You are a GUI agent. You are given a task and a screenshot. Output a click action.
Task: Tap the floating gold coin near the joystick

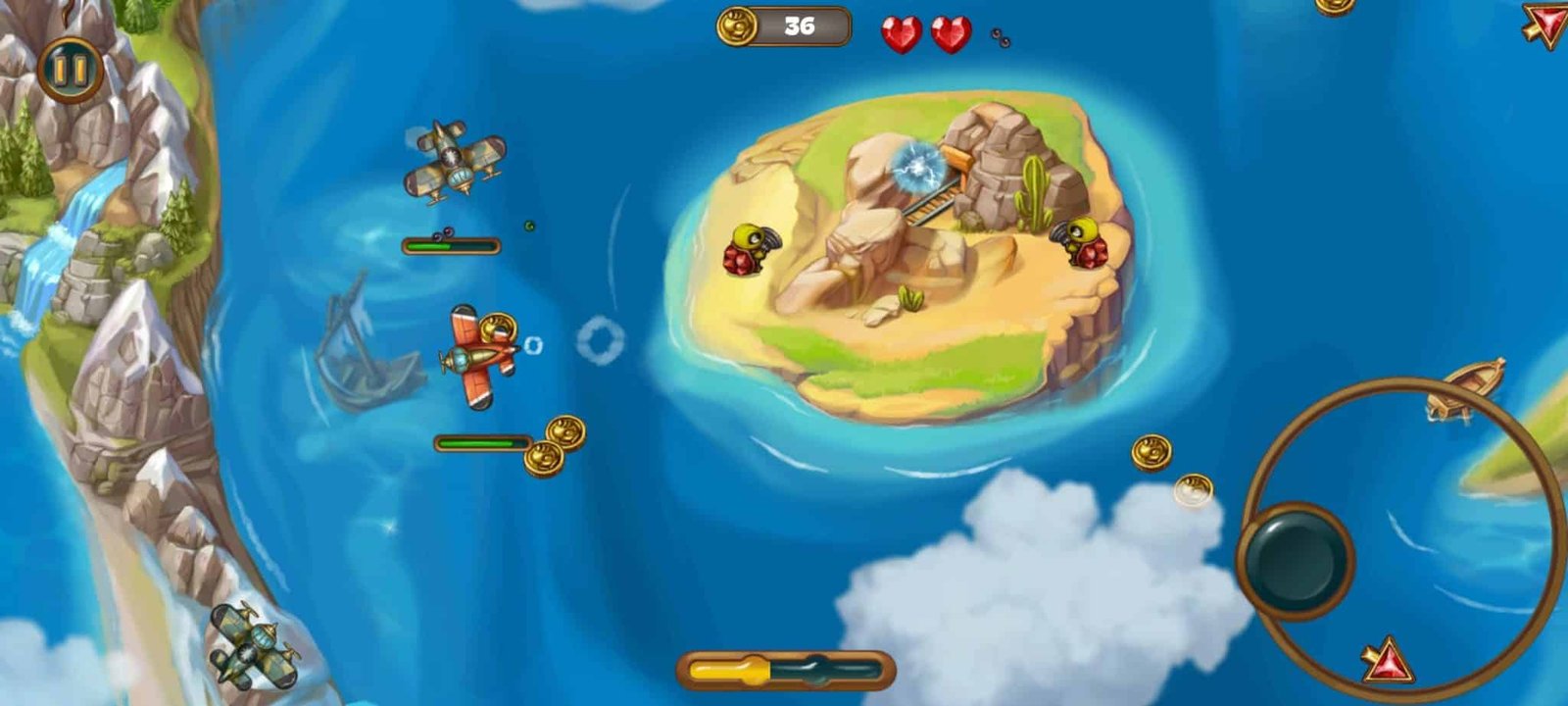click(1151, 452)
